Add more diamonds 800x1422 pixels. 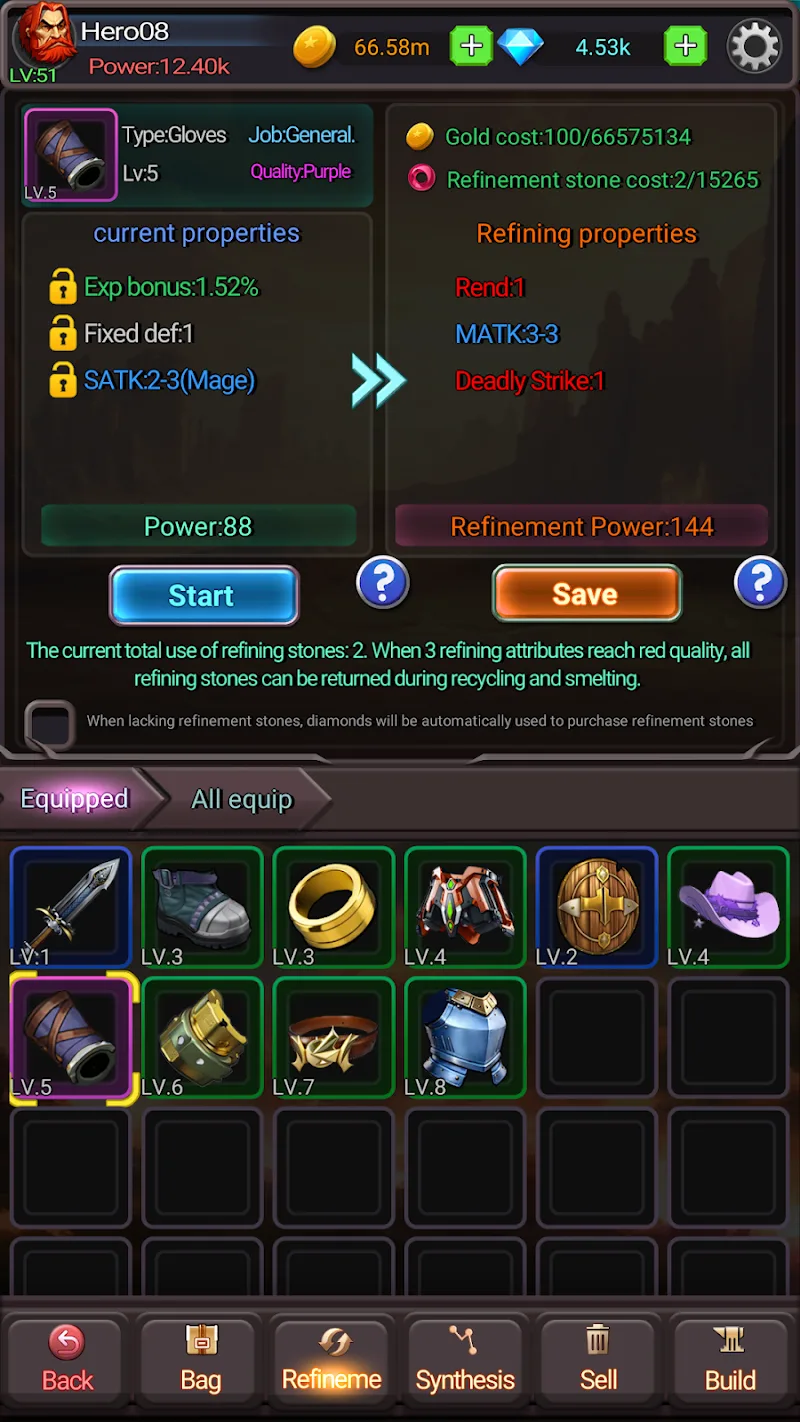tap(685, 46)
